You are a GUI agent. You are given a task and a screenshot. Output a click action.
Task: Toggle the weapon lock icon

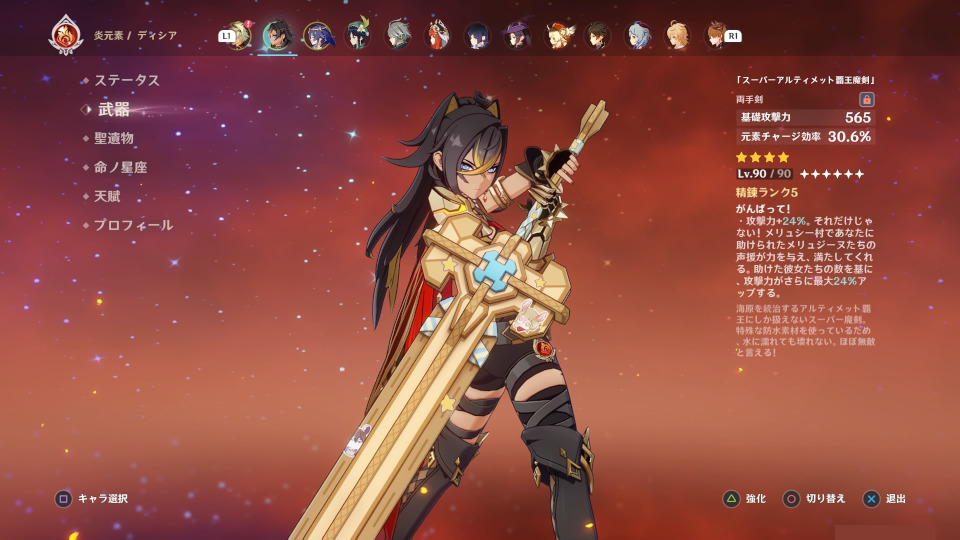coord(866,99)
